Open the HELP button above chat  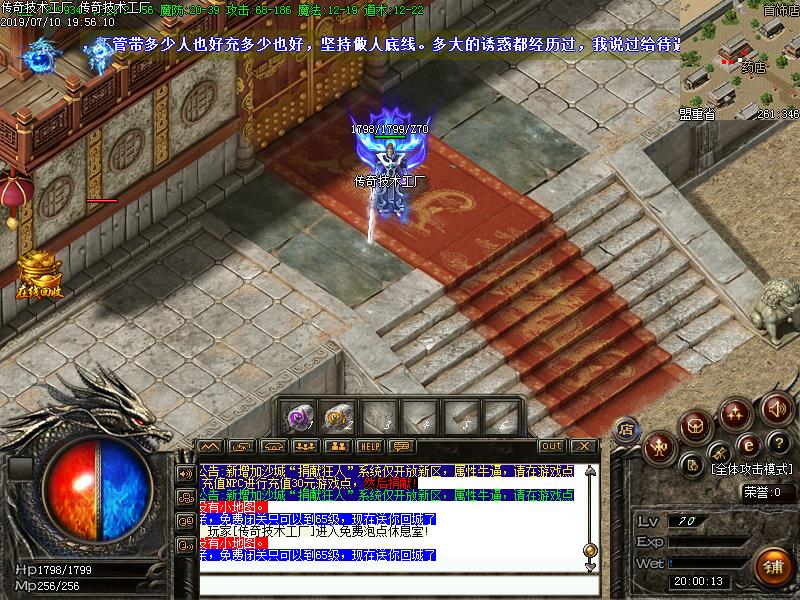coord(371,446)
